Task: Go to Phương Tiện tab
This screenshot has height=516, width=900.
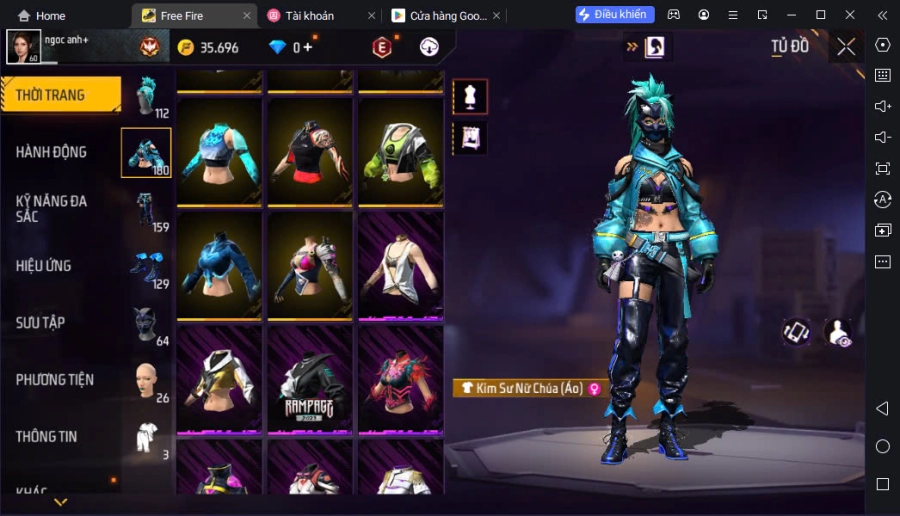Action: (55, 380)
